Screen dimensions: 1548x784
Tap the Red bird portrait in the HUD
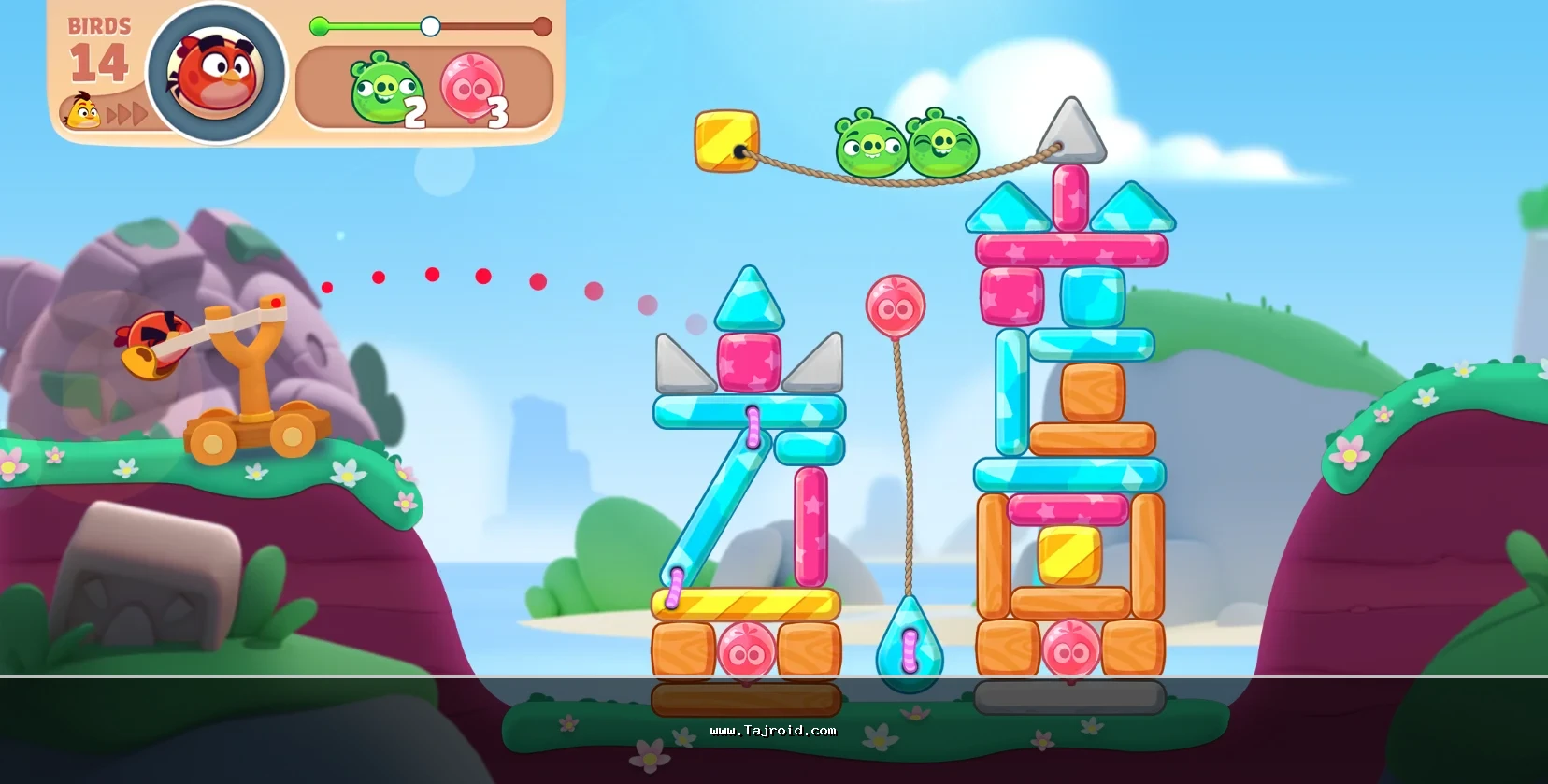pos(216,74)
